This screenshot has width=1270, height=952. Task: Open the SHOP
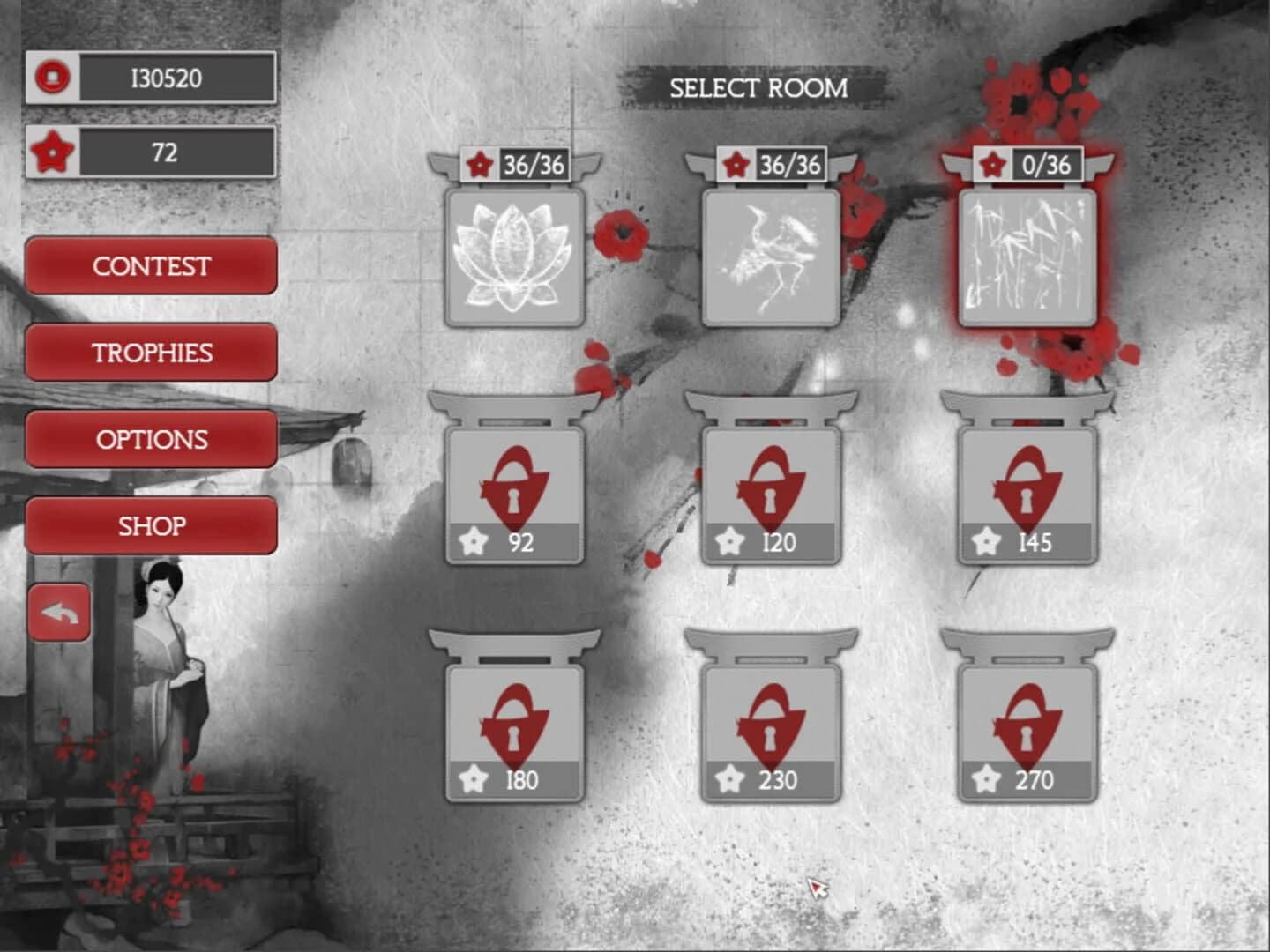[151, 524]
